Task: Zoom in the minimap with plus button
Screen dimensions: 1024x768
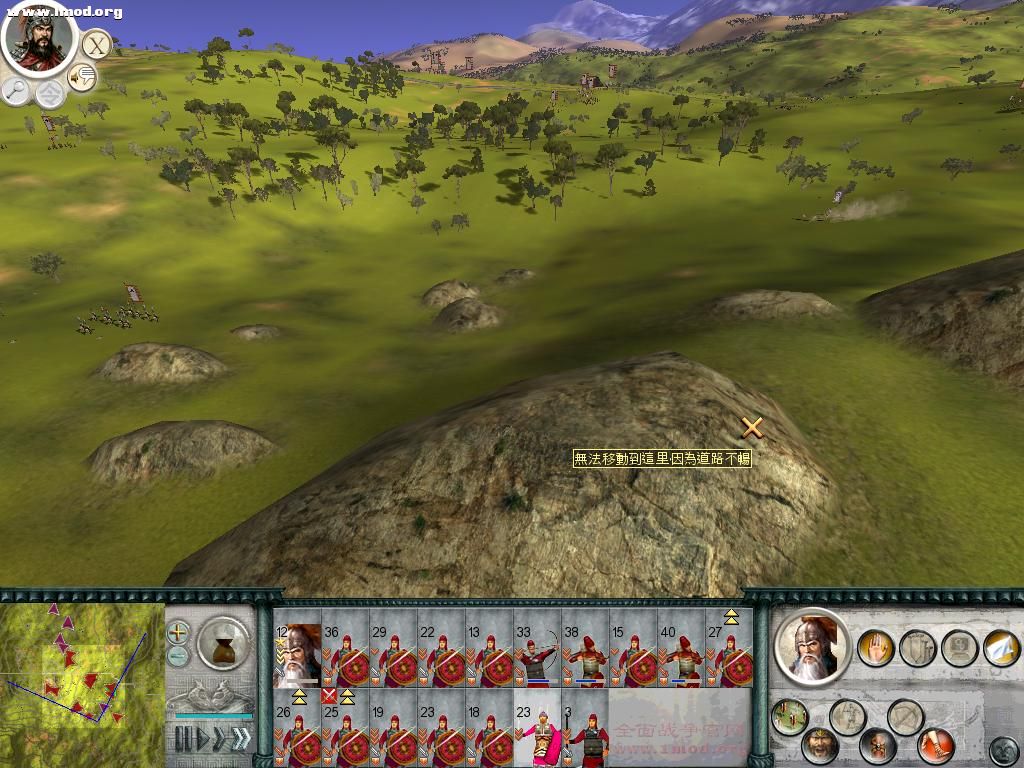Action: tap(178, 632)
